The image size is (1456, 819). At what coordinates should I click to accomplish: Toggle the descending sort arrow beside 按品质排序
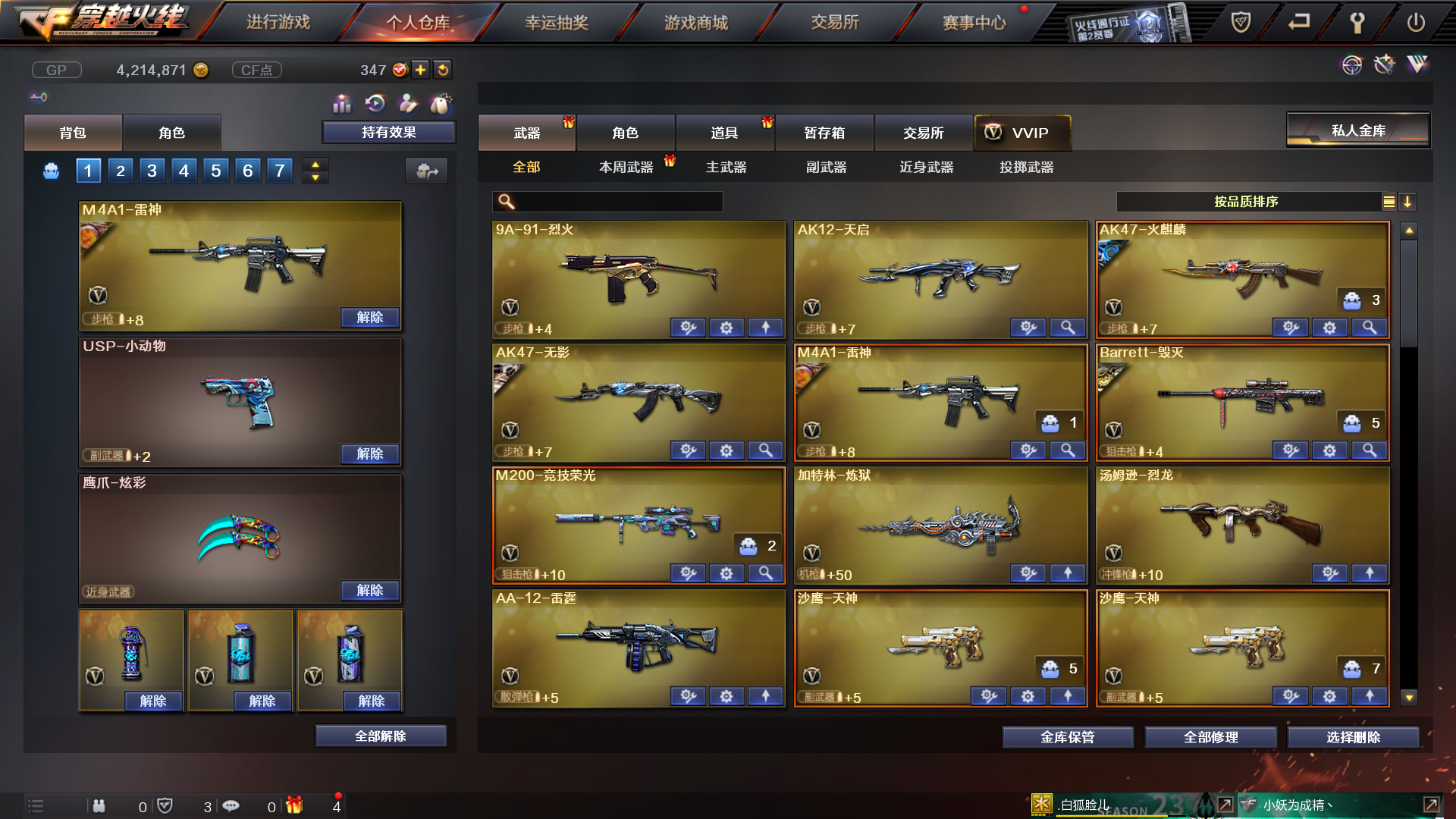[1408, 202]
